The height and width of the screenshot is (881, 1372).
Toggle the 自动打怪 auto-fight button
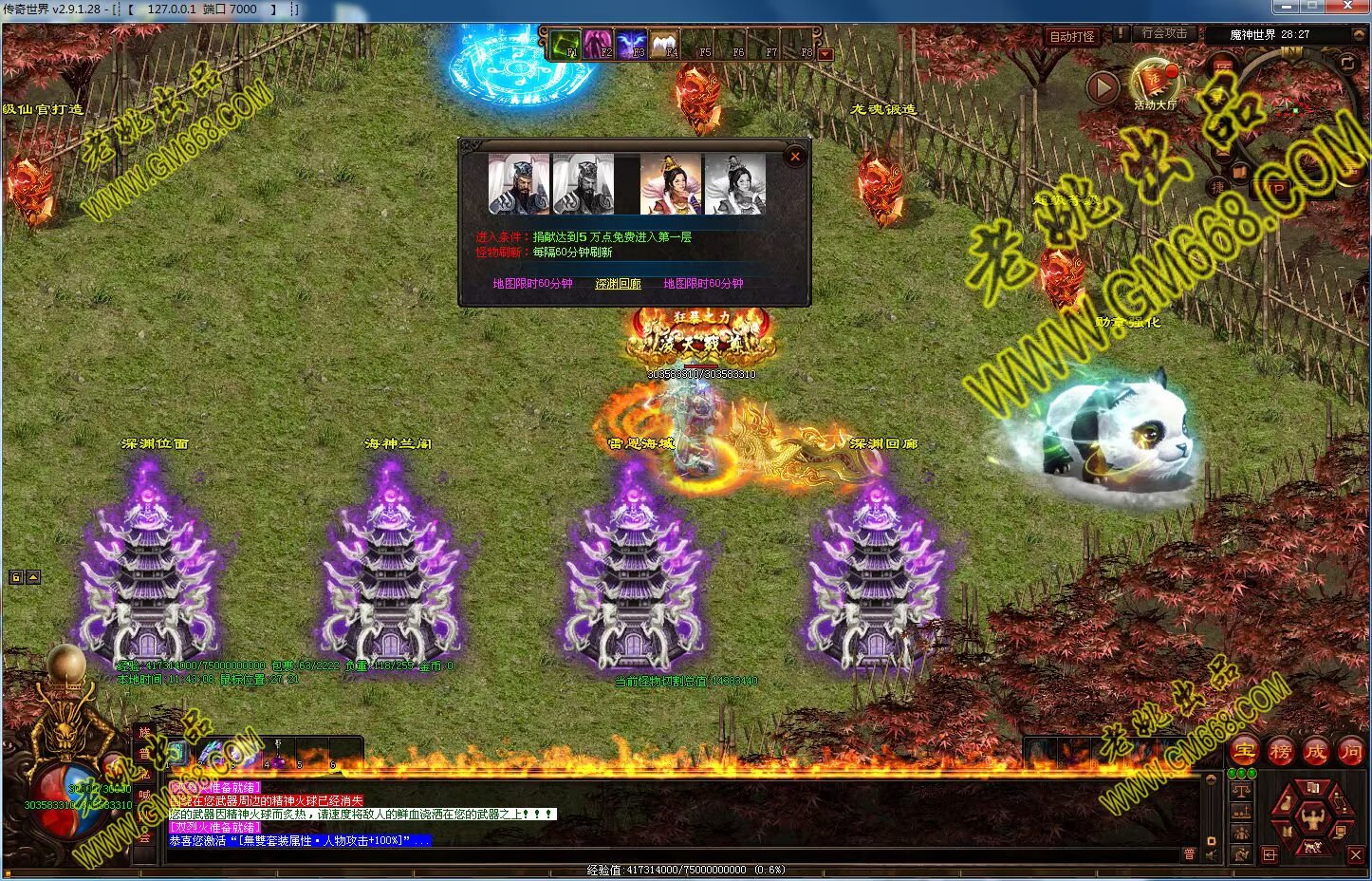[1072, 36]
